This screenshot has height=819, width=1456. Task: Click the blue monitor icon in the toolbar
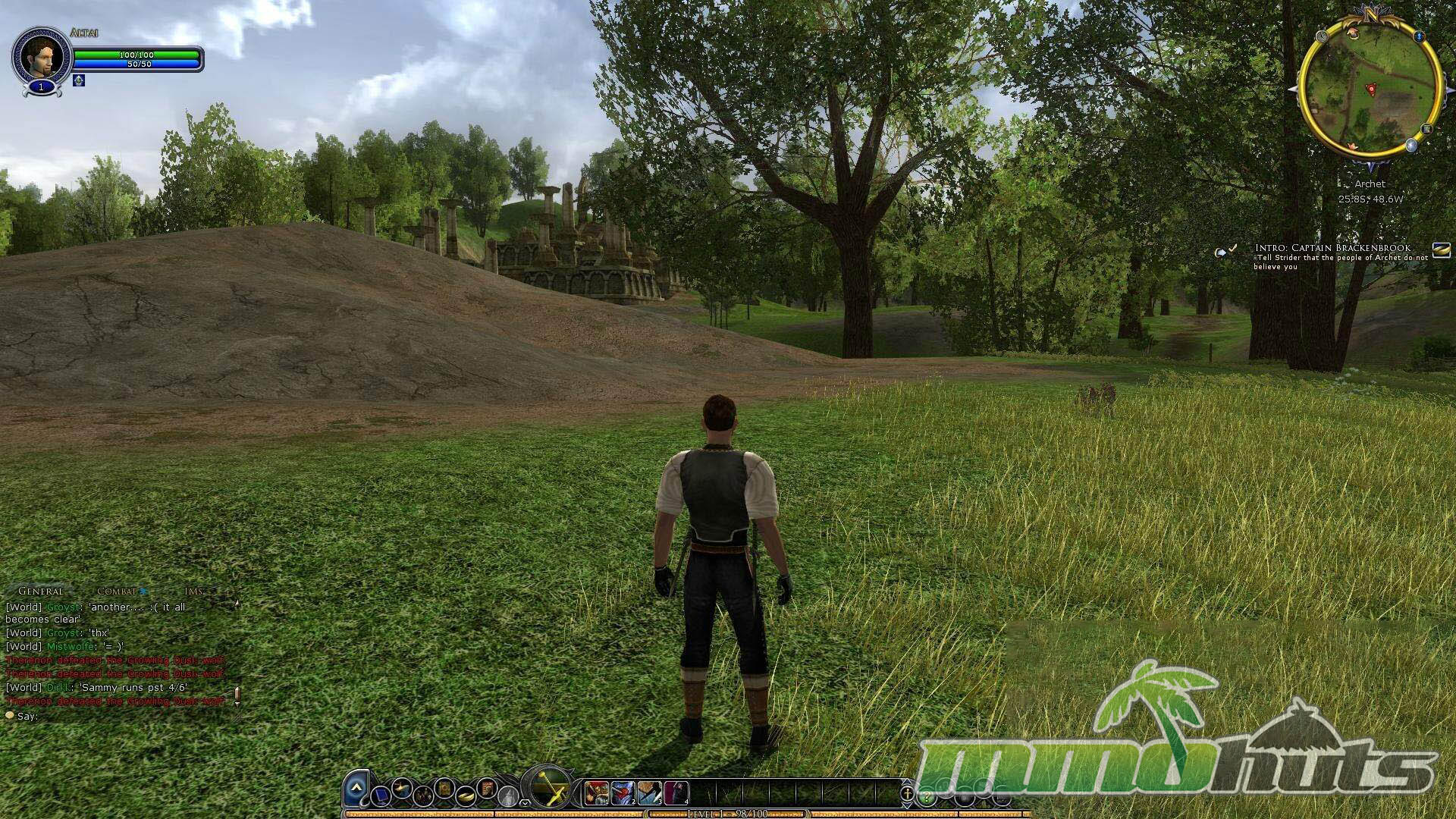coord(382,795)
